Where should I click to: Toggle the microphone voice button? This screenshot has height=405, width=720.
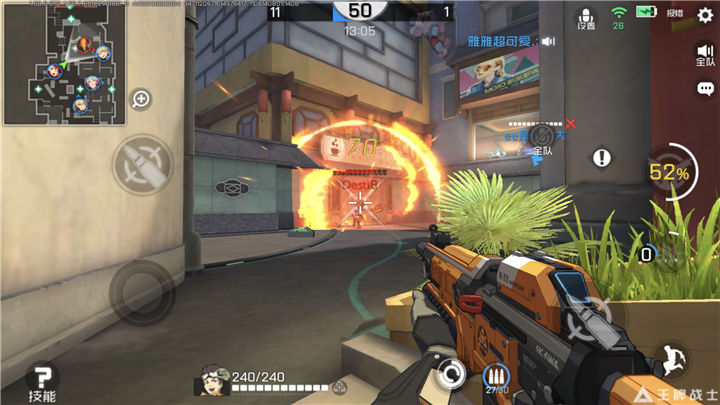click(x=585, y=18)
